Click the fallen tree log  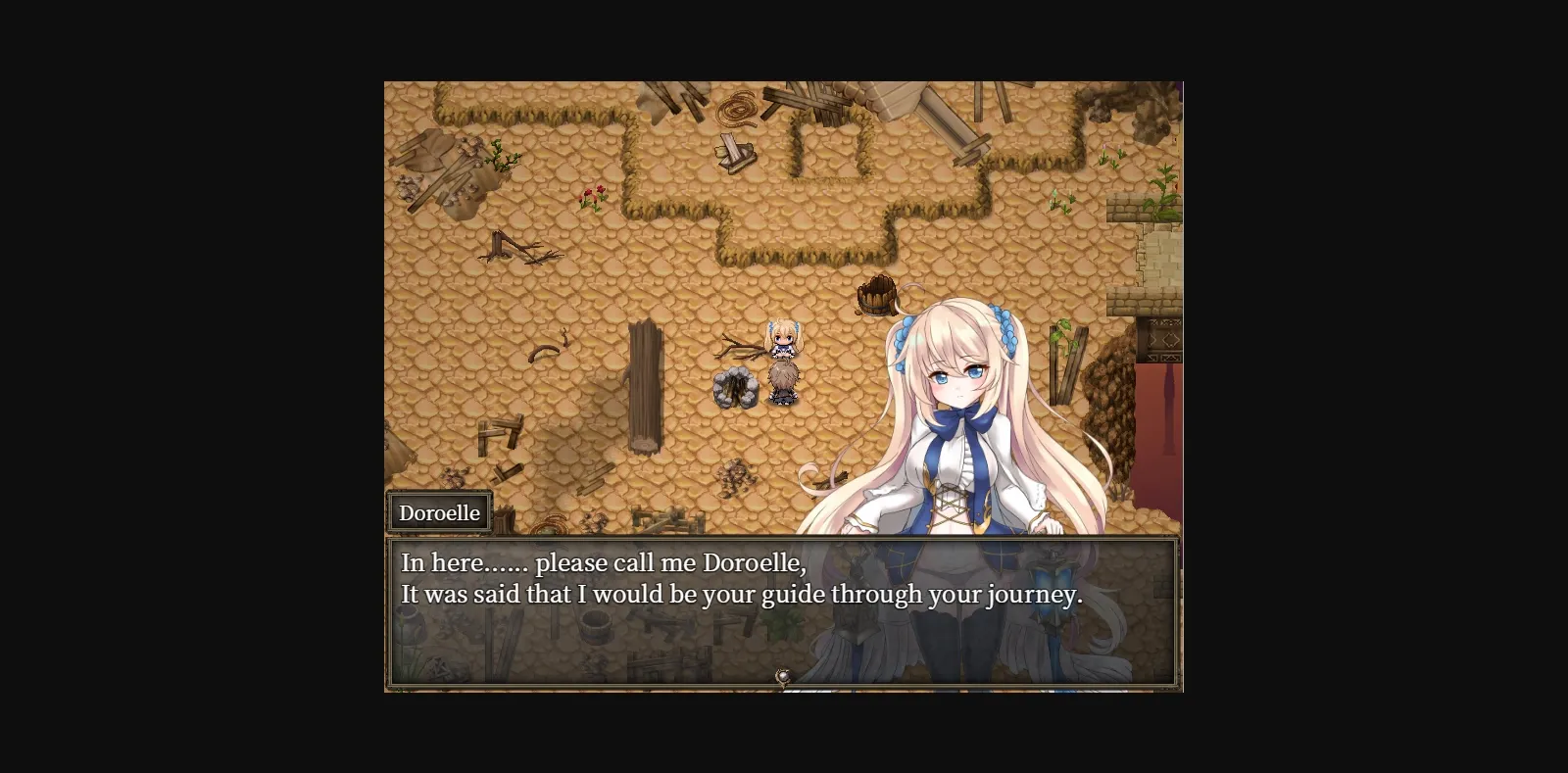click(647, 387)
